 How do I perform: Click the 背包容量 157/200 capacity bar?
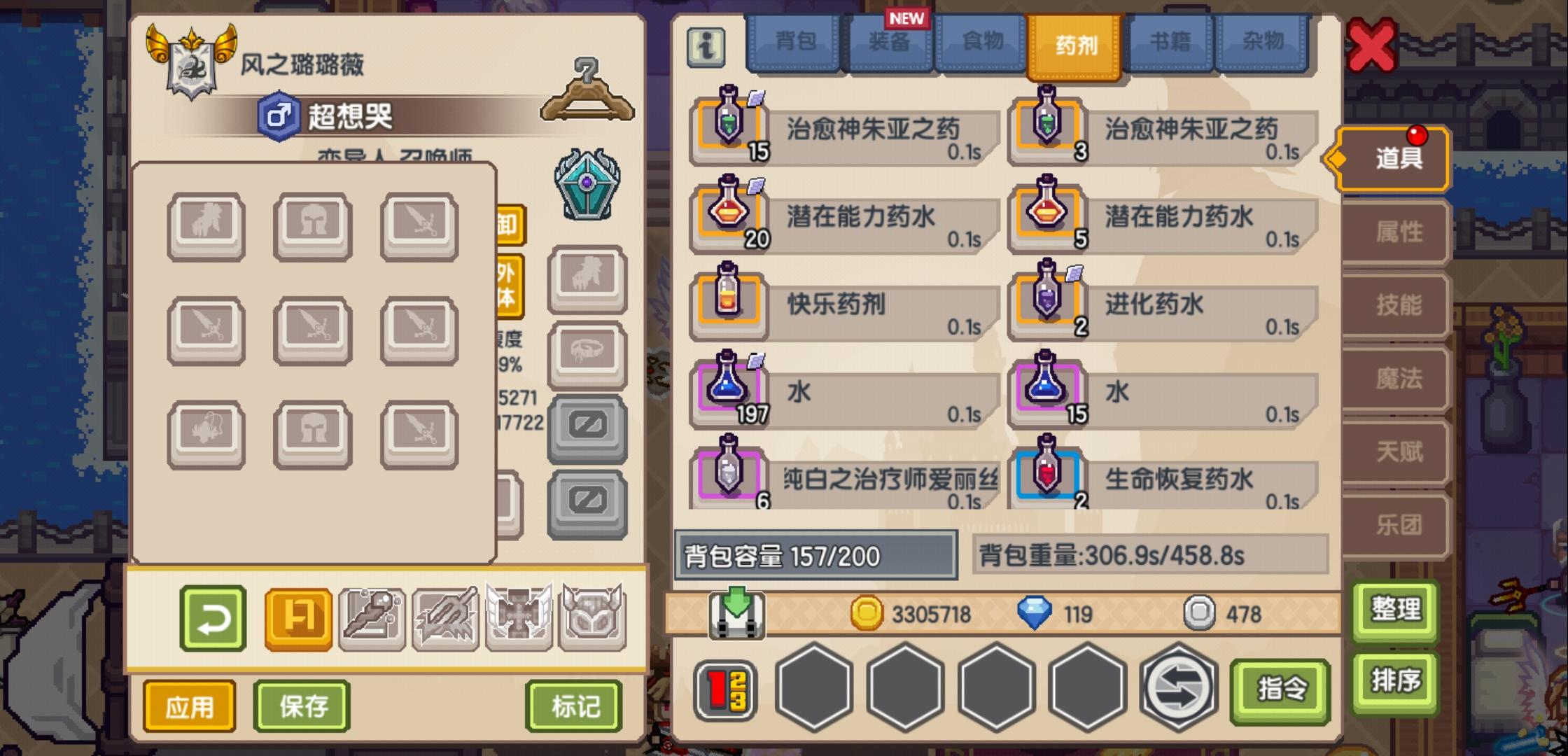coord(815,554)
